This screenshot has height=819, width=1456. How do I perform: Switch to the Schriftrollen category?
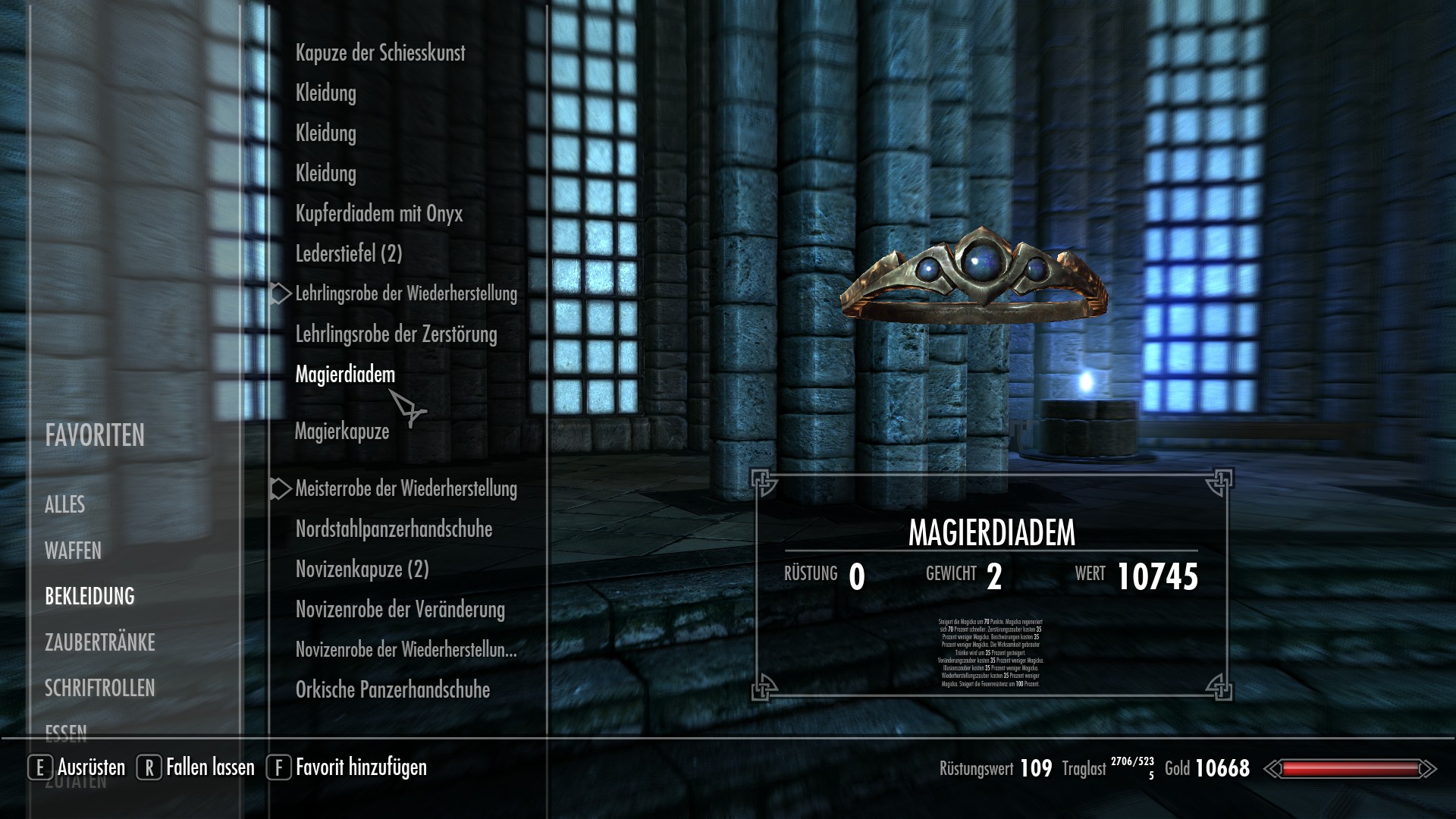click(x=99, y=689)
